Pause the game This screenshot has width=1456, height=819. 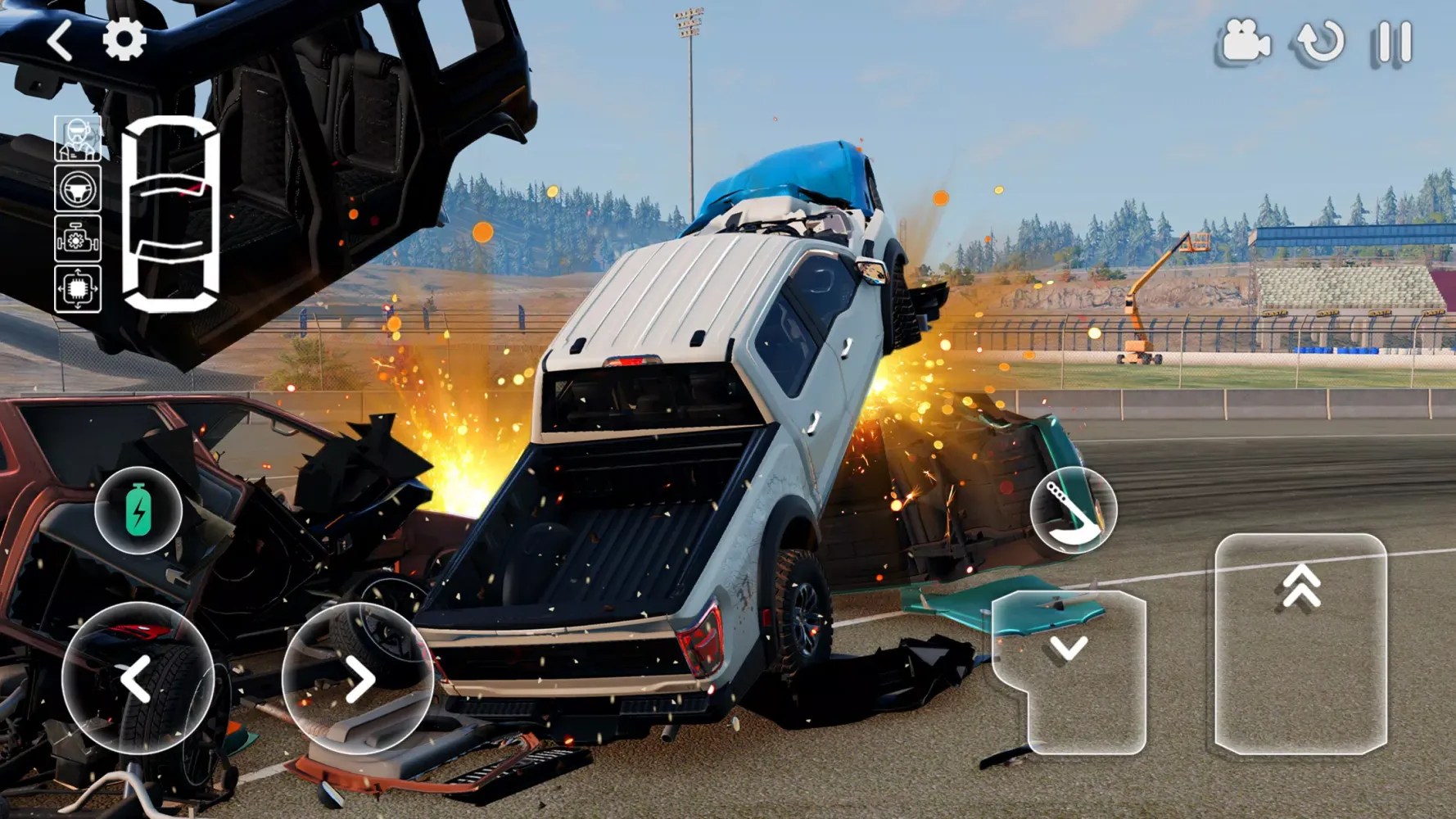tap(1392, 42)
